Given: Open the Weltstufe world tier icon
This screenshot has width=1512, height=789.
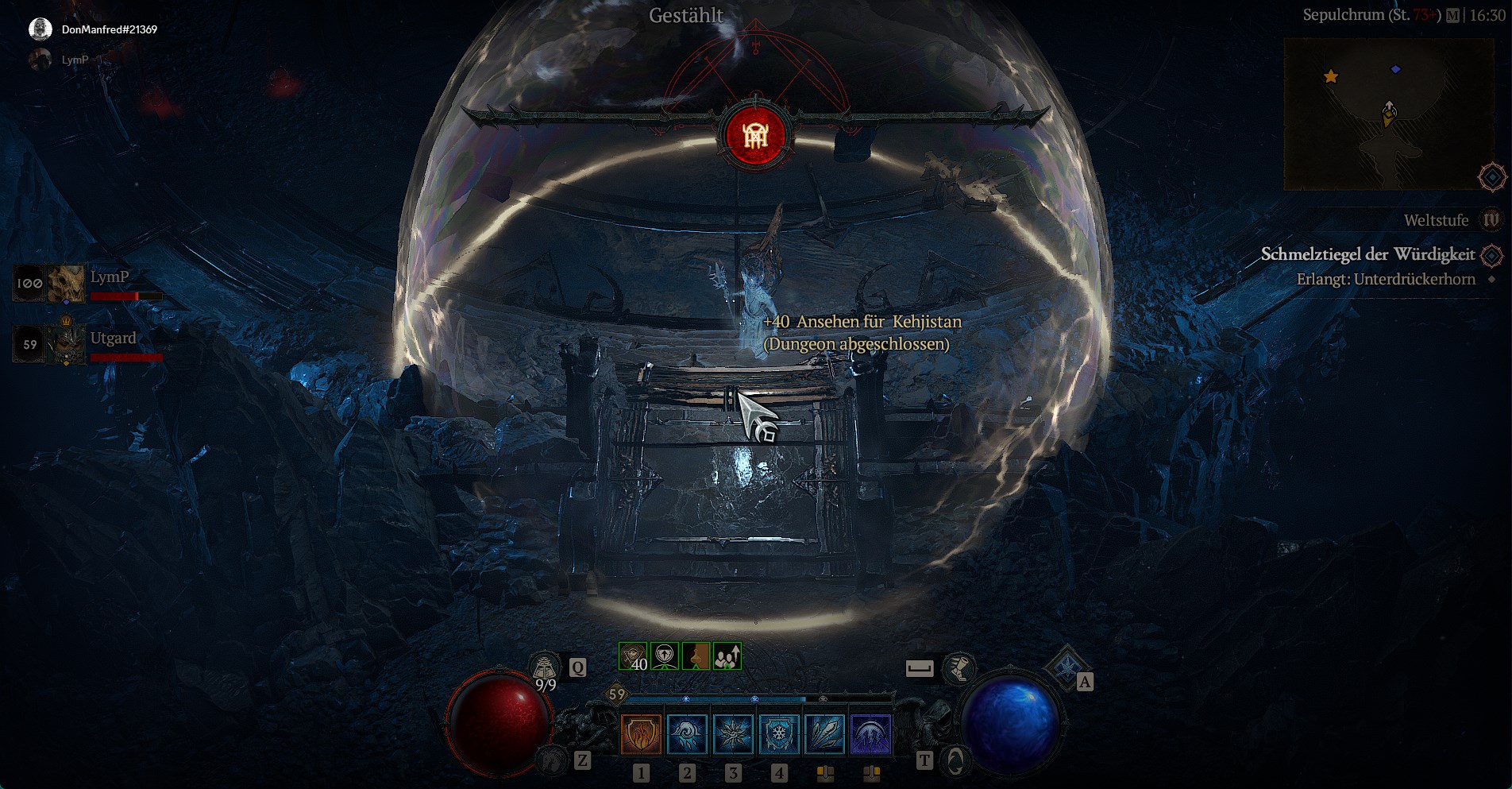Looking at the screenshot, I should (x=1491, y=220).
